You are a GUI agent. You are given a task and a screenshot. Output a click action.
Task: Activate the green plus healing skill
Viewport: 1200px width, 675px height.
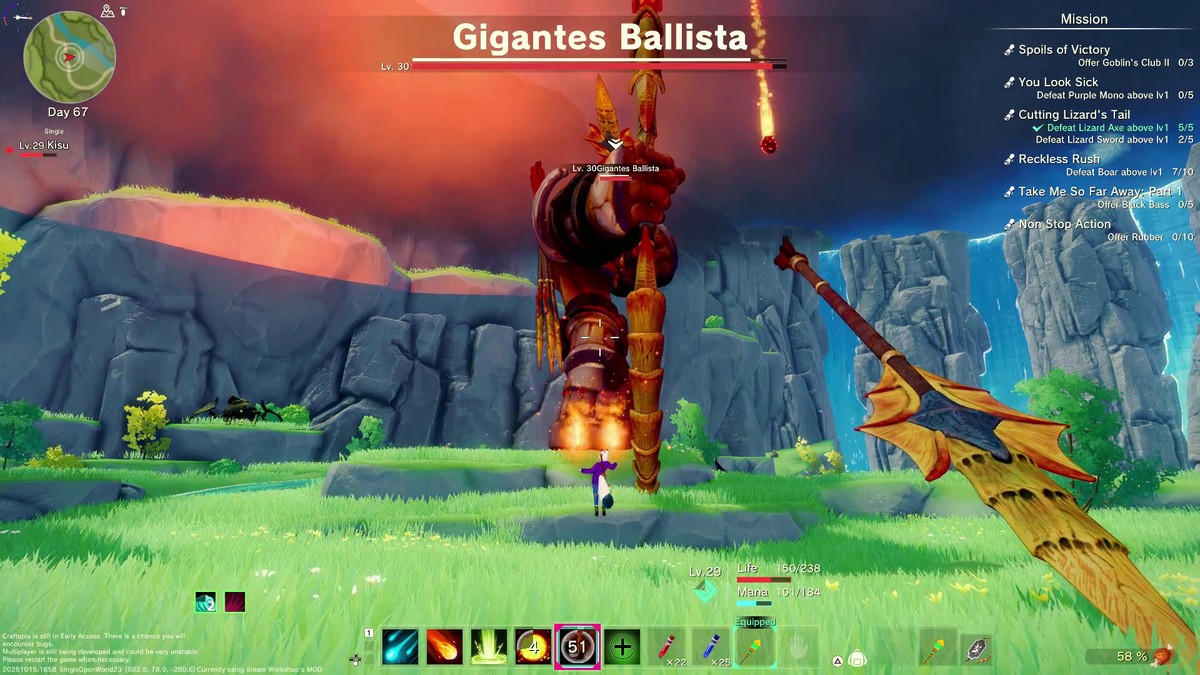(622, 647)
